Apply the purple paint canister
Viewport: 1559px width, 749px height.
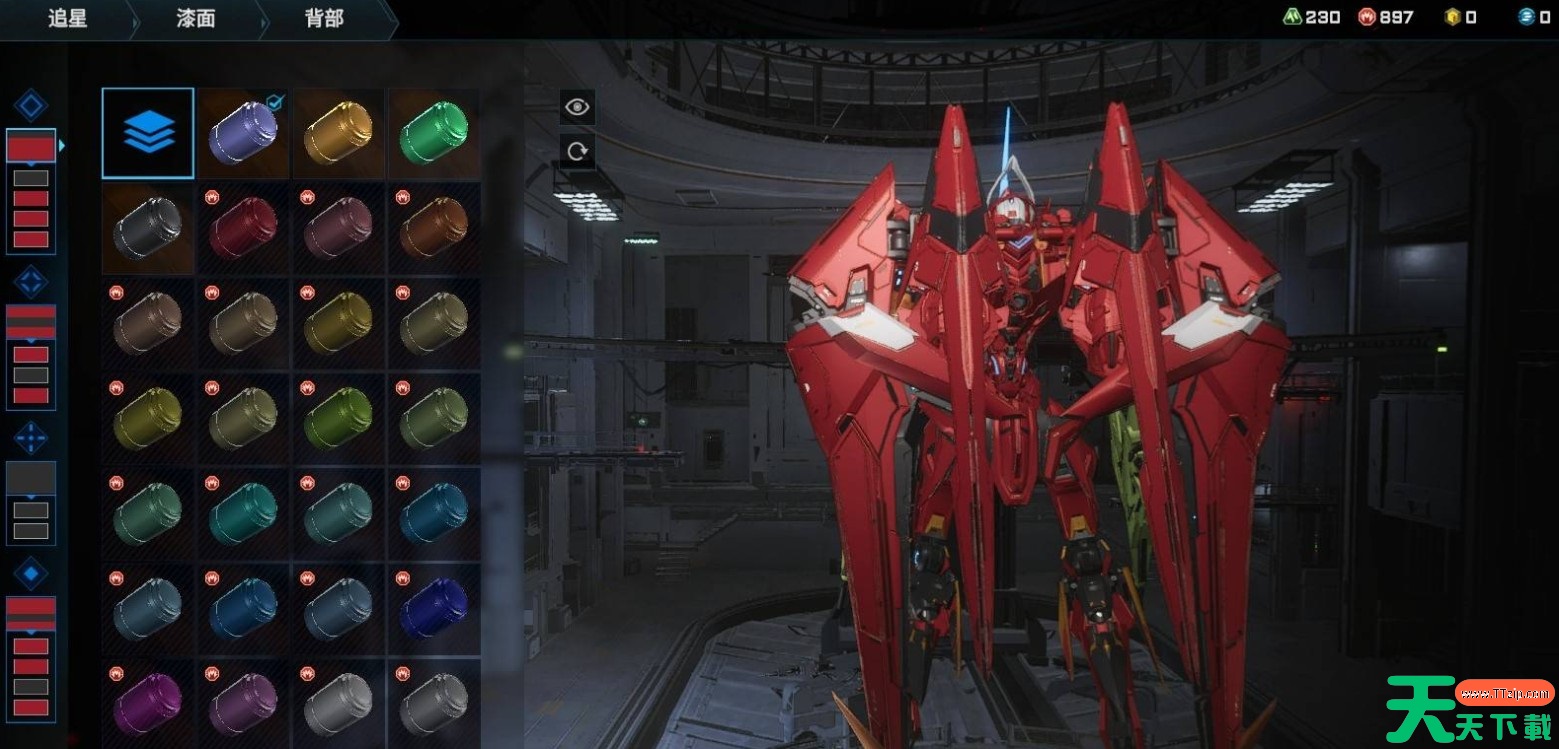click(243, 133)
